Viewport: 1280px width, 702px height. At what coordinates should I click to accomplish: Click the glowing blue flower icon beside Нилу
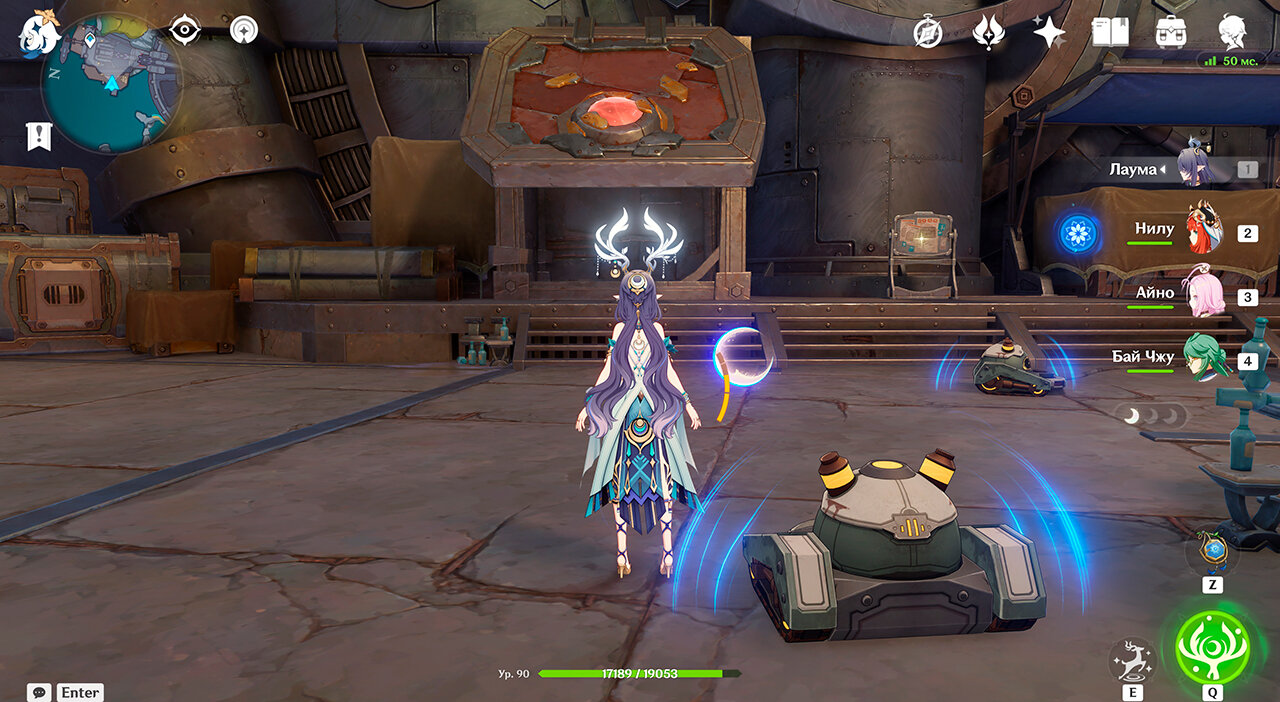point(1078,233)
